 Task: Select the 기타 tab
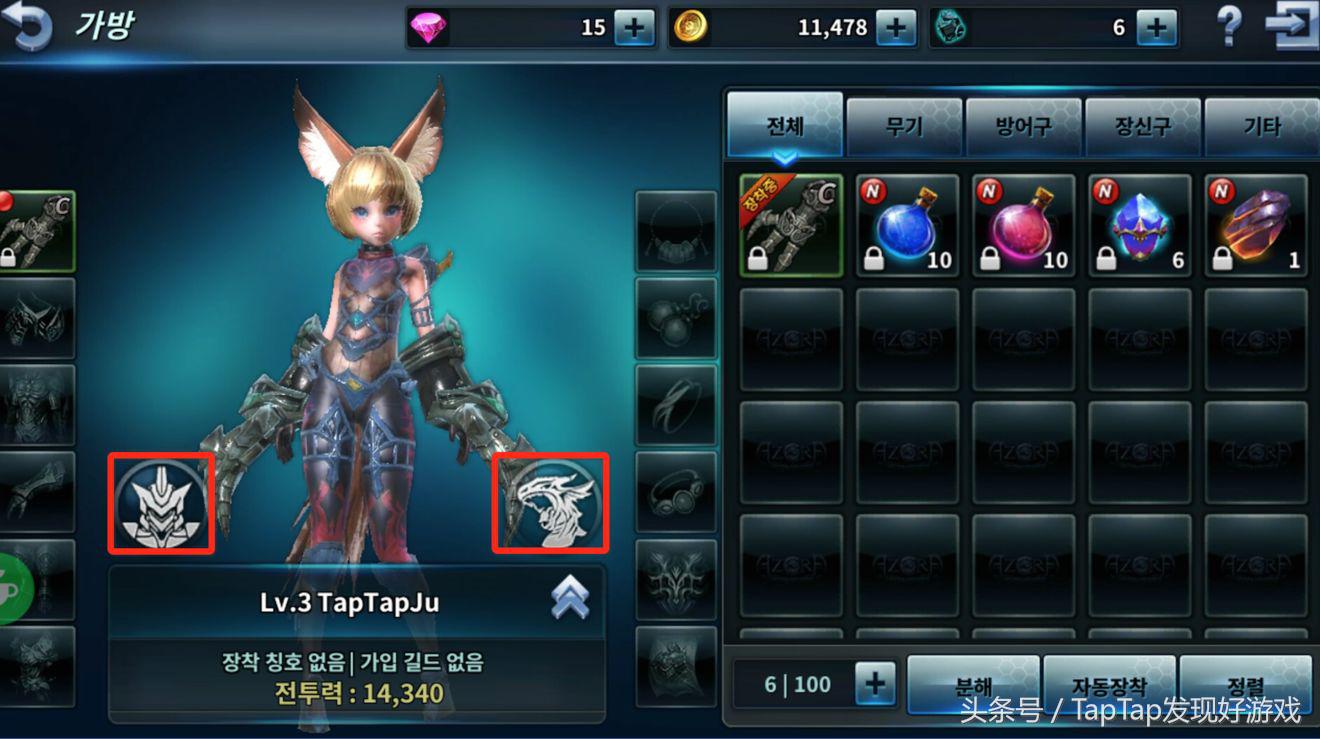[x=1261, y=127]
